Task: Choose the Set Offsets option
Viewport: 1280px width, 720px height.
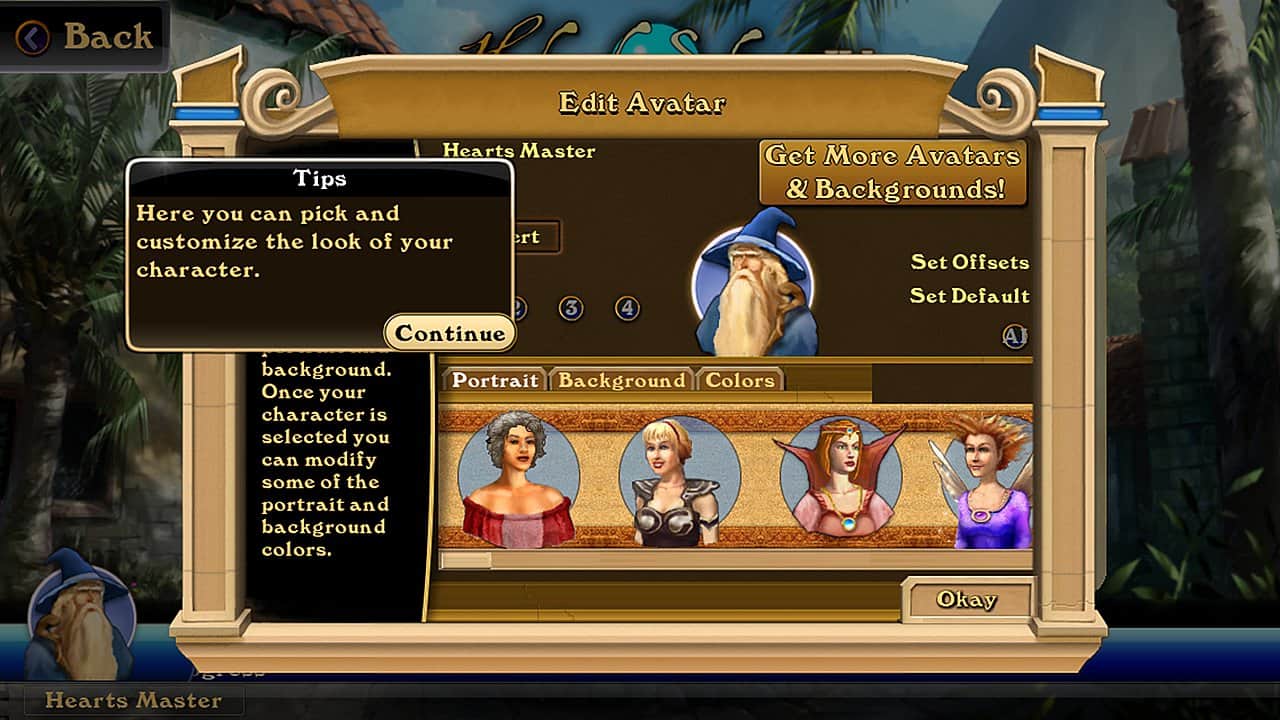Action: [x=968, y=262]
